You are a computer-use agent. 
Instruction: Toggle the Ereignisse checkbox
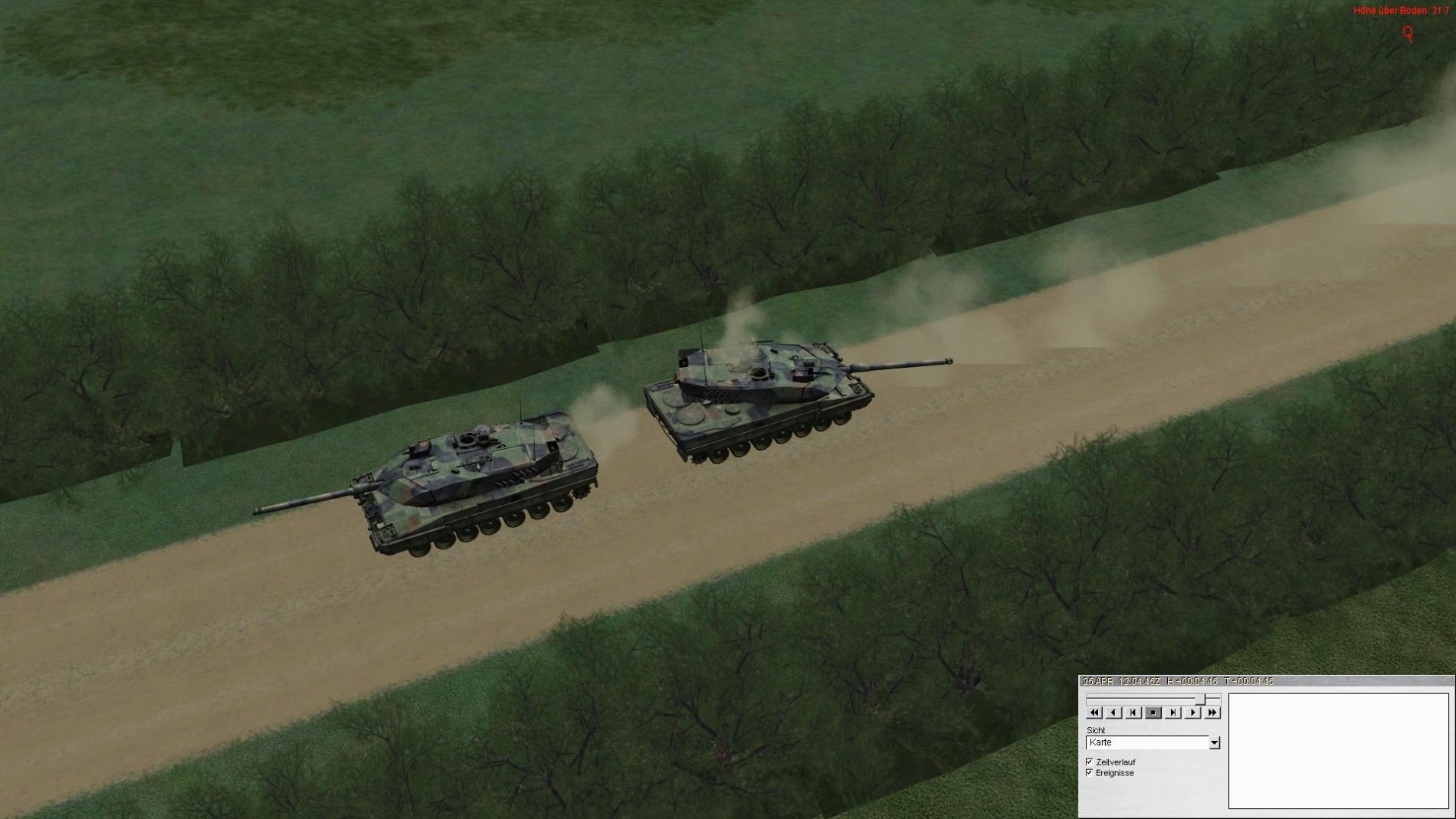[x=1090, y=772]
